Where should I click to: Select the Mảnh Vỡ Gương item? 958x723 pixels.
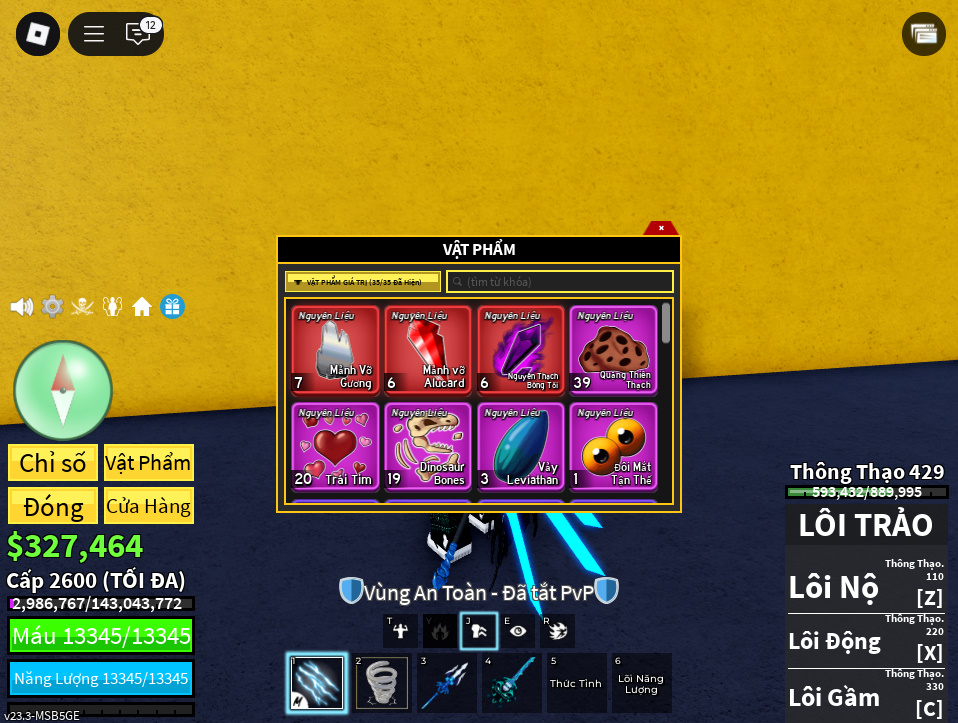(336, 350)
